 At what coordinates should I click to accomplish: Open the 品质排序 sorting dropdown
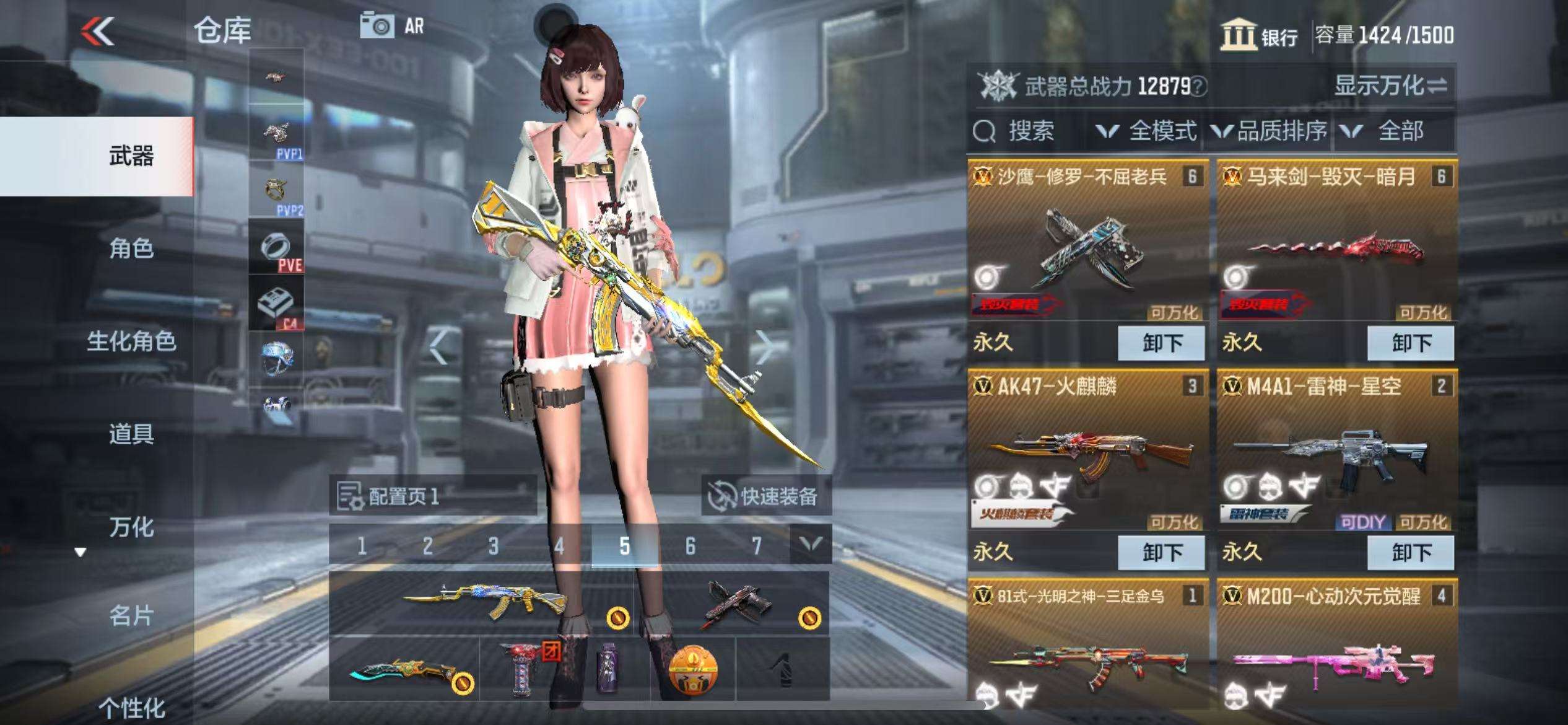pos(1270,131)
